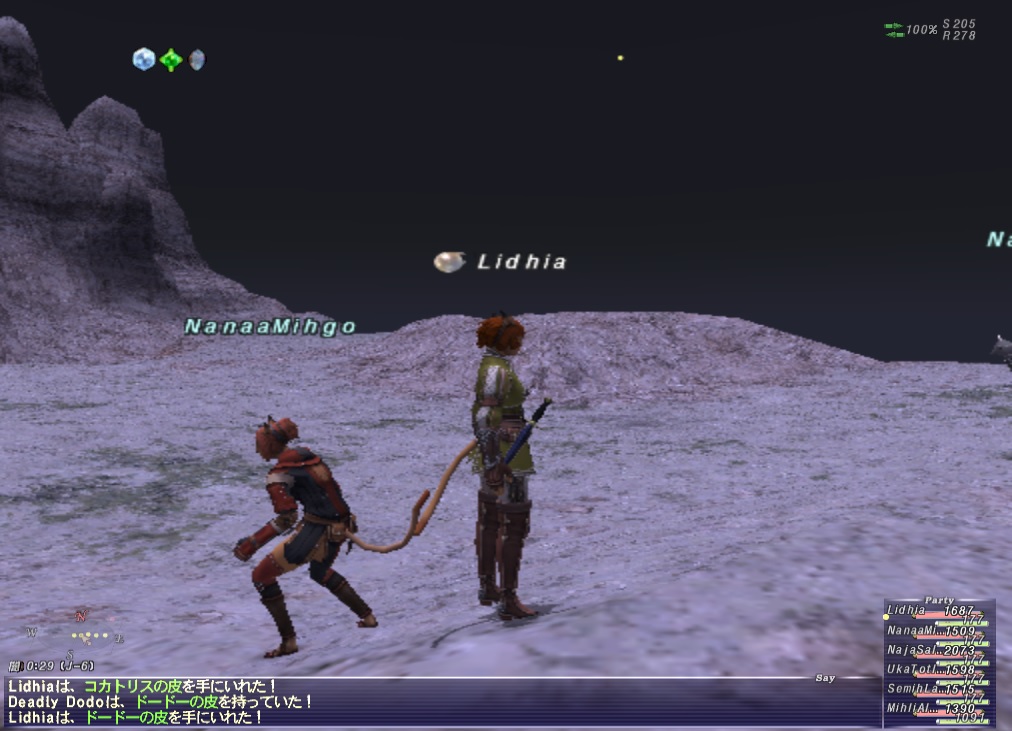Target the NanaaMihgo name label
The image size is (1012, 731).
[x=270, y=326]
